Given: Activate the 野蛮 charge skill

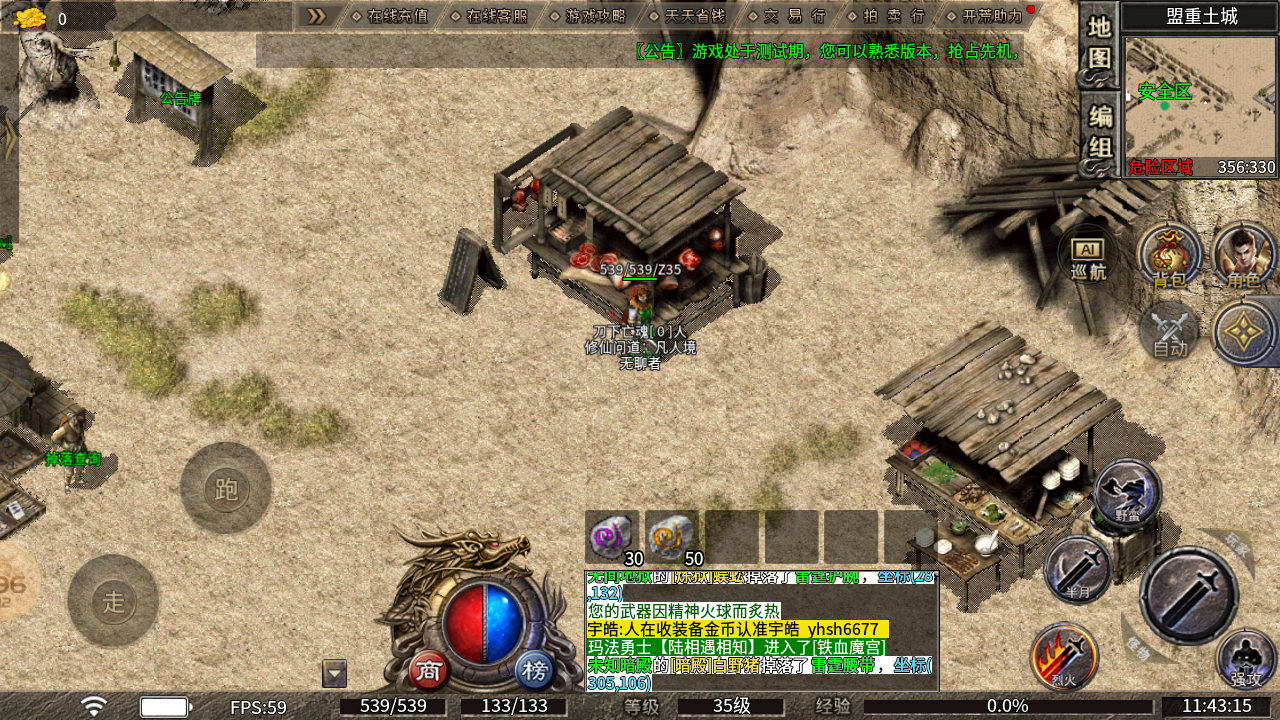Looking at the screenshot, I should [x=1128, y=493].
